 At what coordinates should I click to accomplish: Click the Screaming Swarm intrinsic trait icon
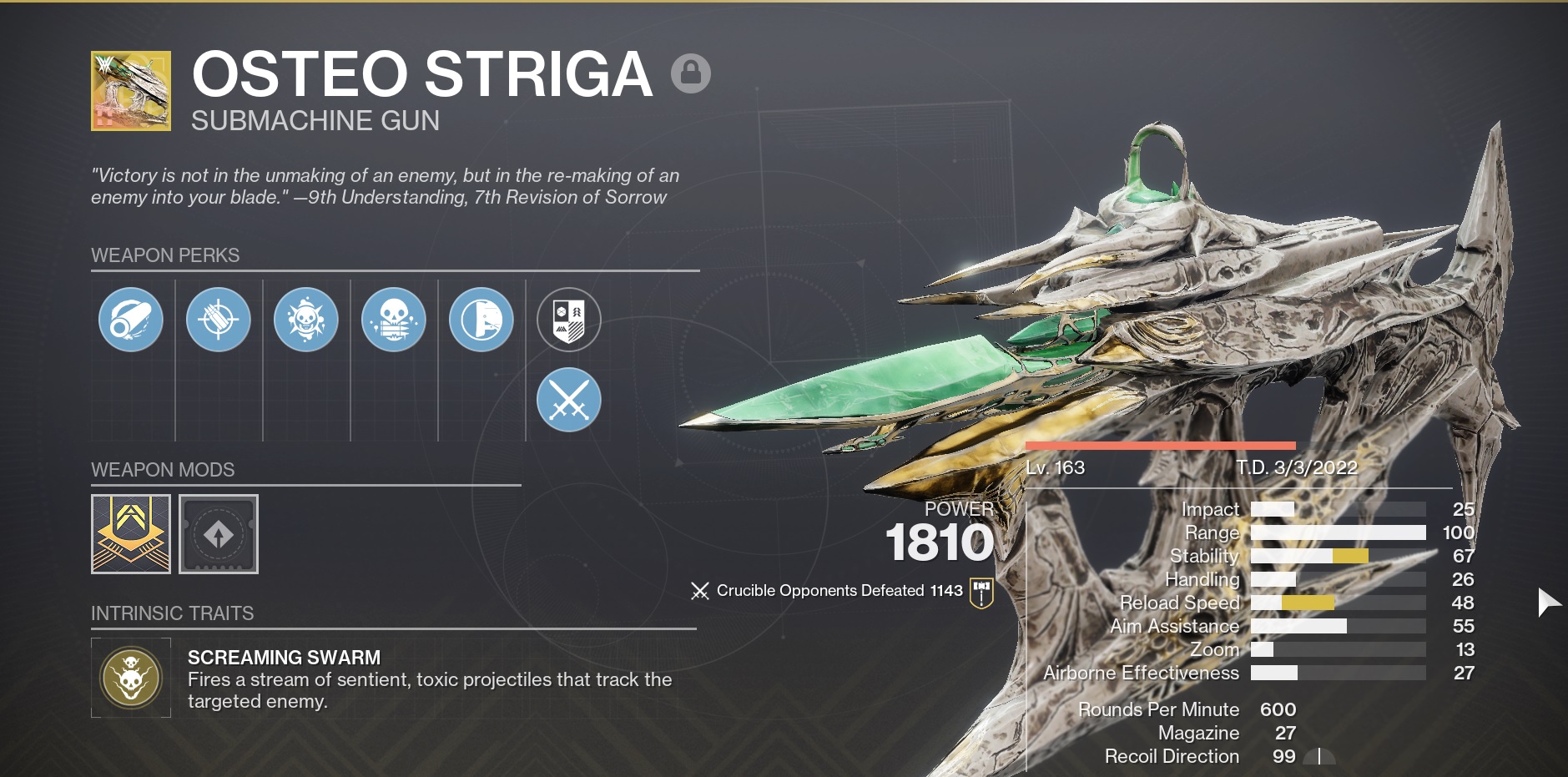(131, 677)
